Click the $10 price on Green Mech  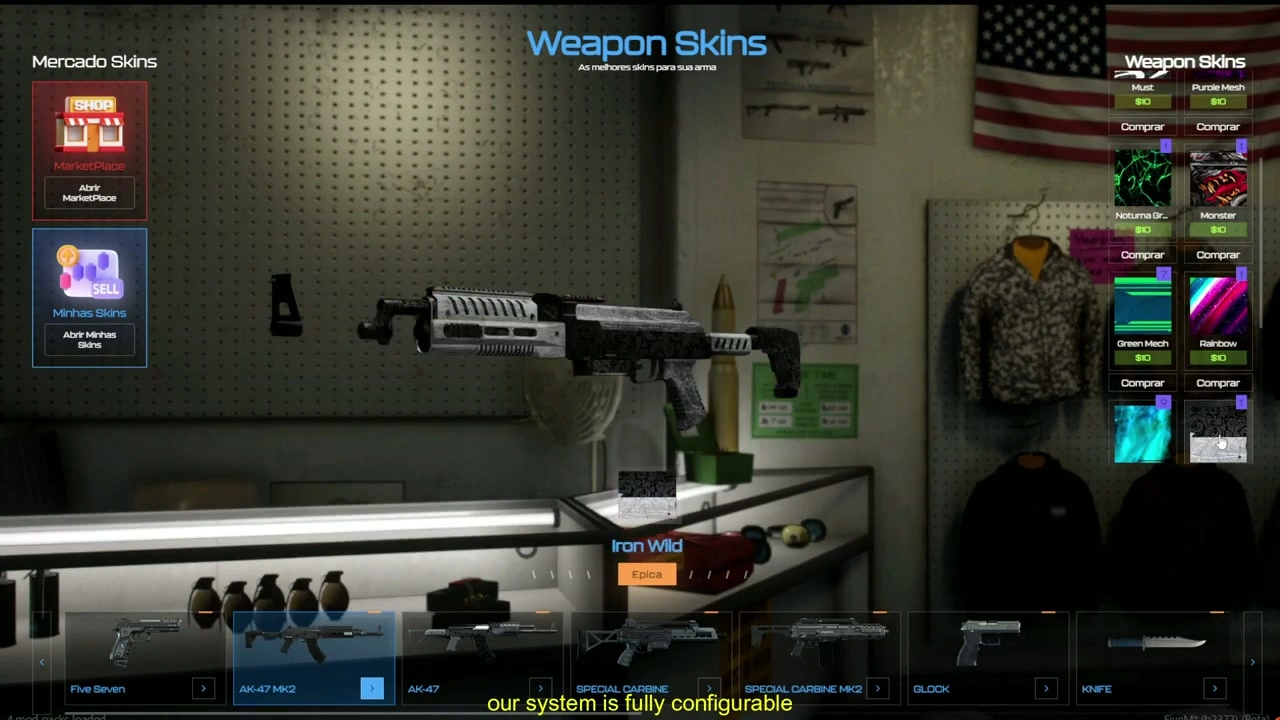click(1142, 358)
